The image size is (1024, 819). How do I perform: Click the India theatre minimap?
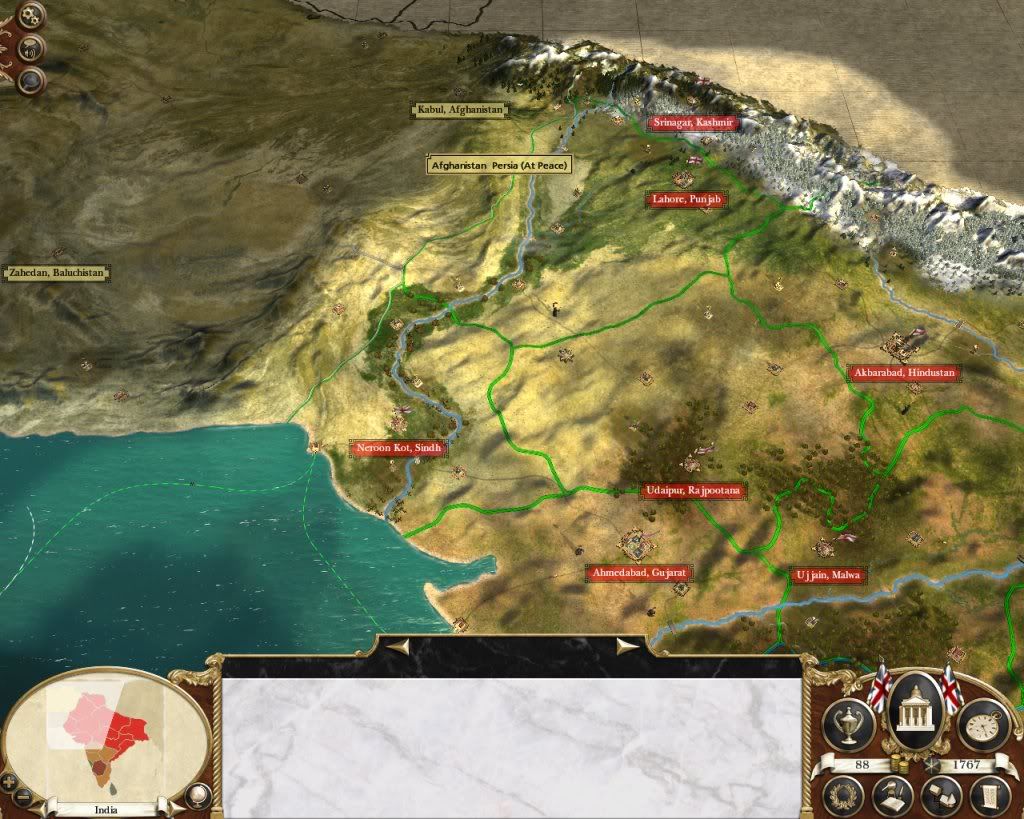106,732
